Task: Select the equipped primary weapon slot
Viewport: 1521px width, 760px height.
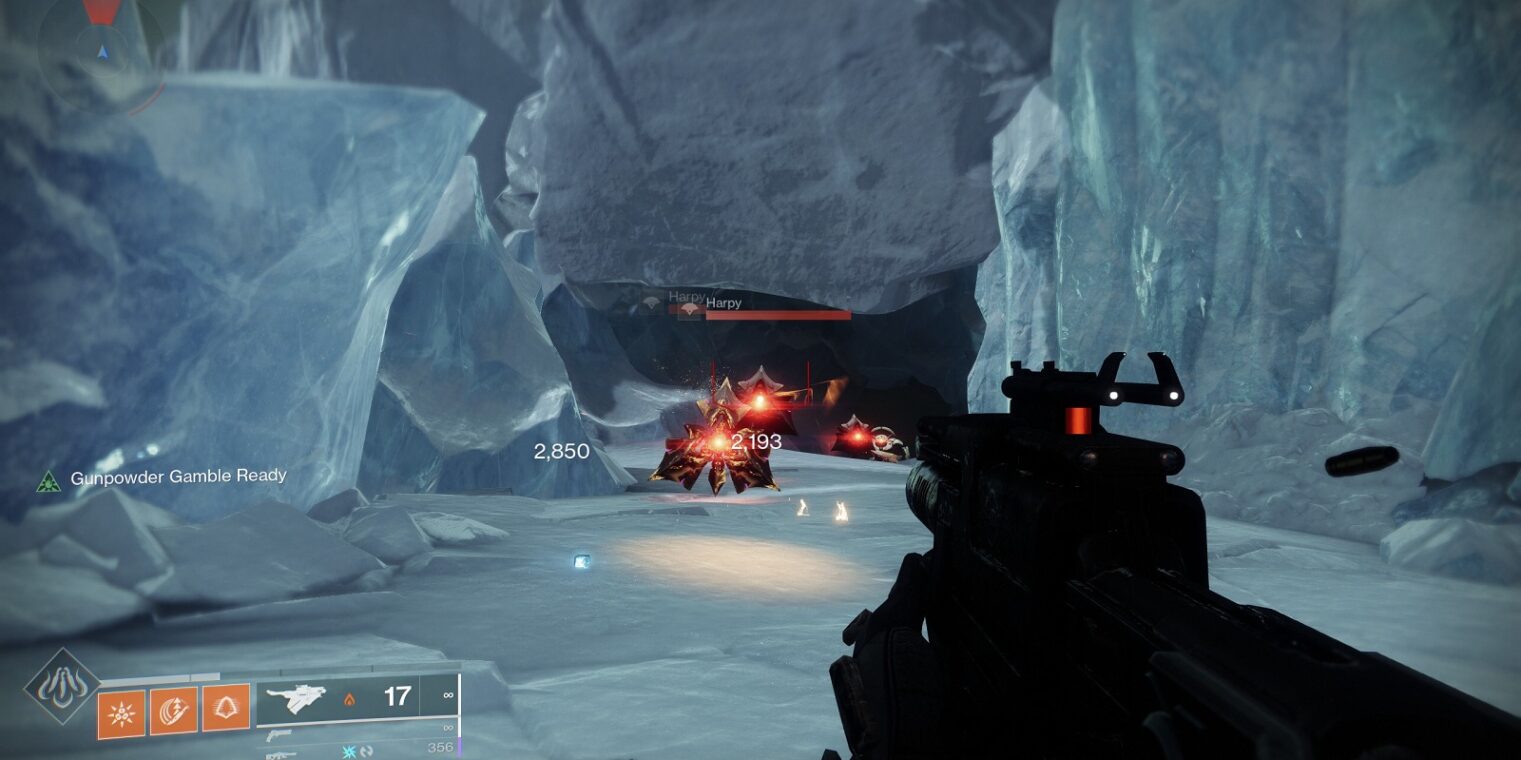Action: pyautogui.click(x=357, y=698)
